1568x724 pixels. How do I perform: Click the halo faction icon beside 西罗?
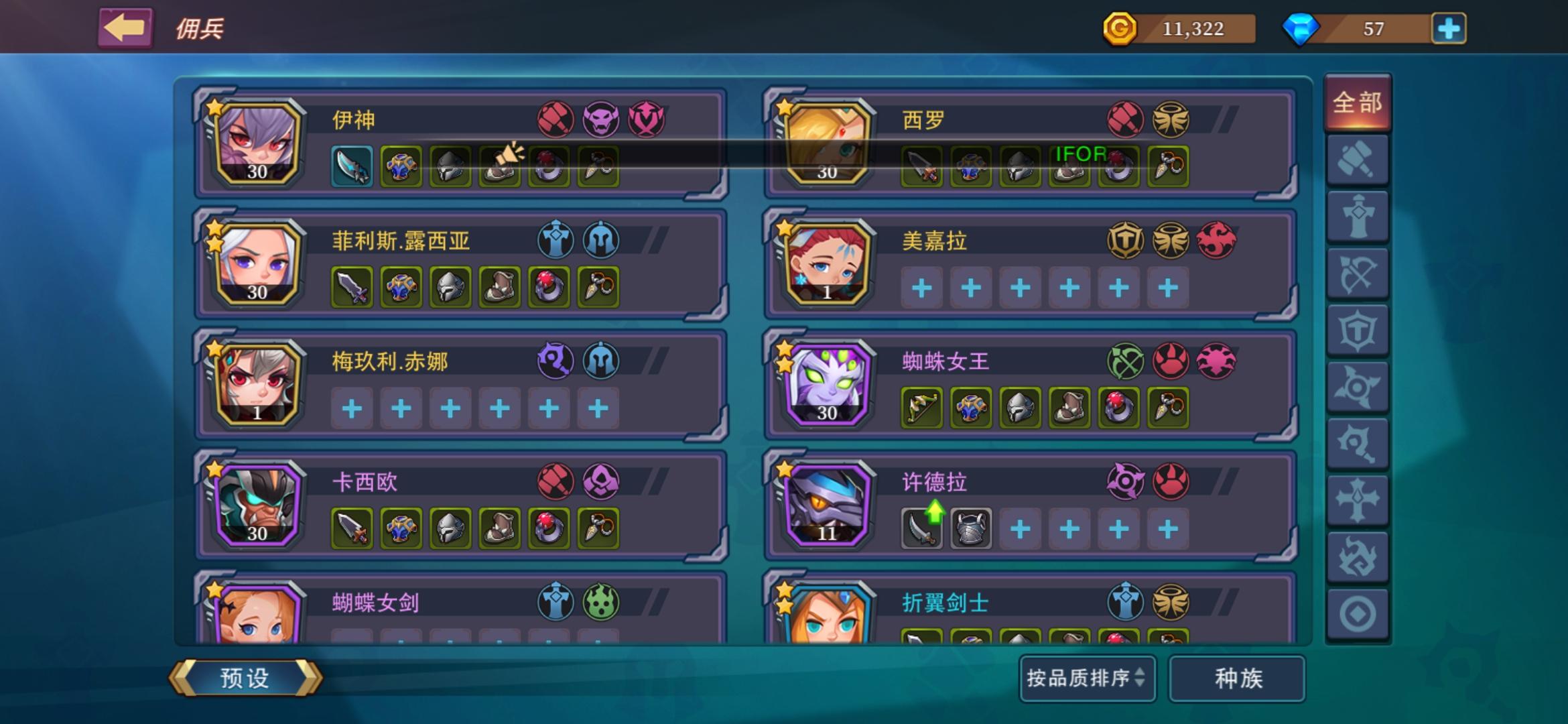(x=1169, y=119)
